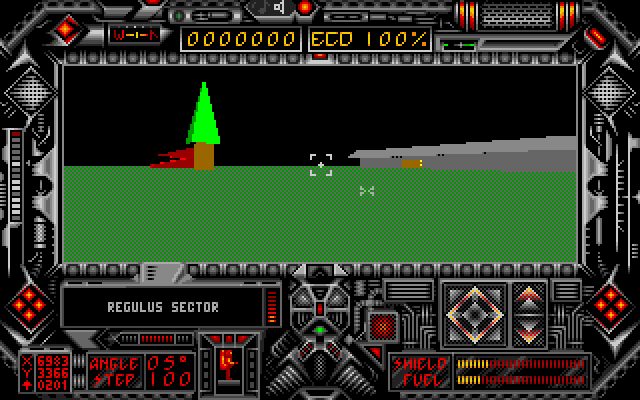Click the green-lit central console control
The image size is (640, 400).
click(x=320, y=328)
